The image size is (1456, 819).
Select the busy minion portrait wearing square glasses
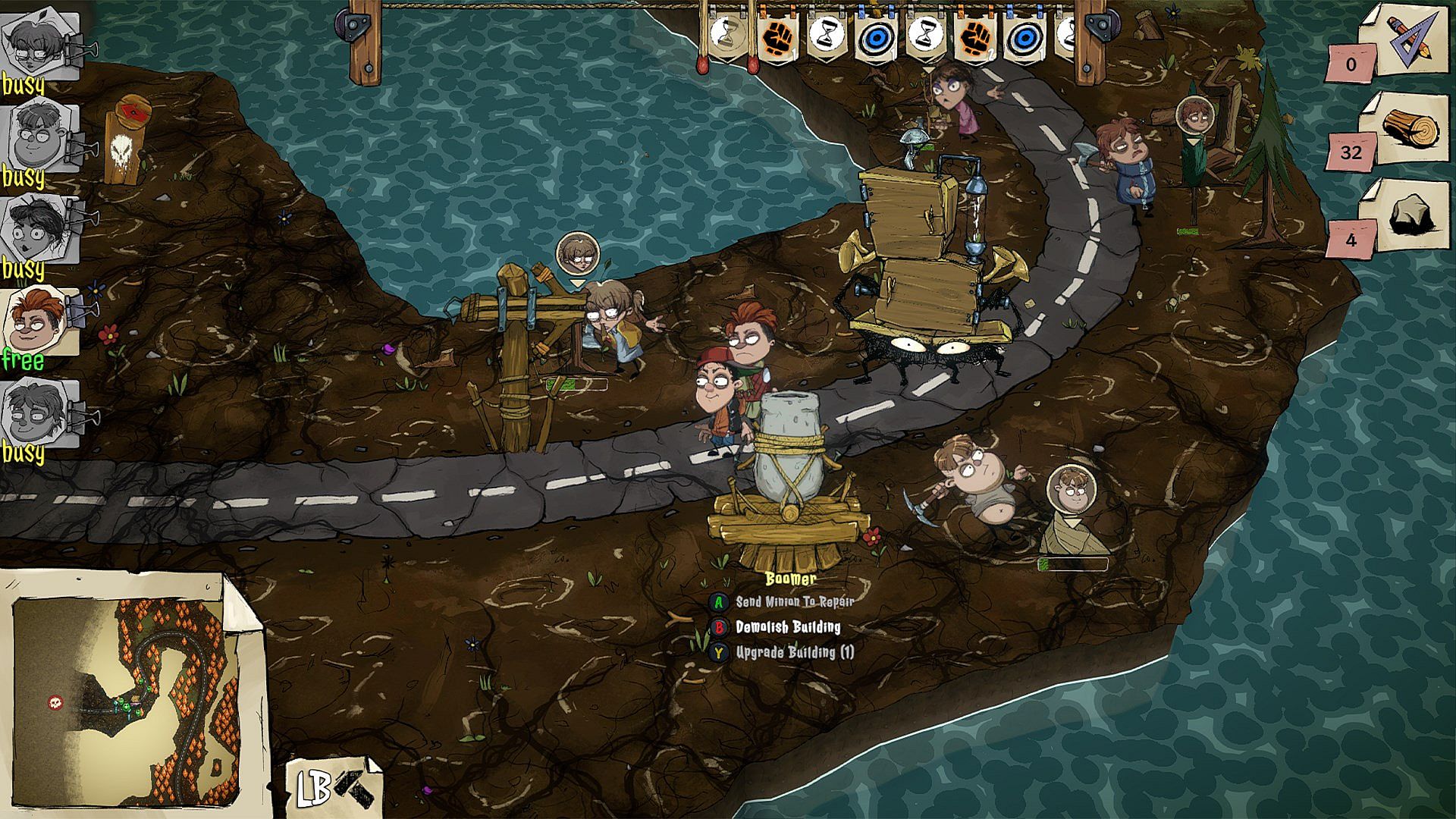pos(38,45)
